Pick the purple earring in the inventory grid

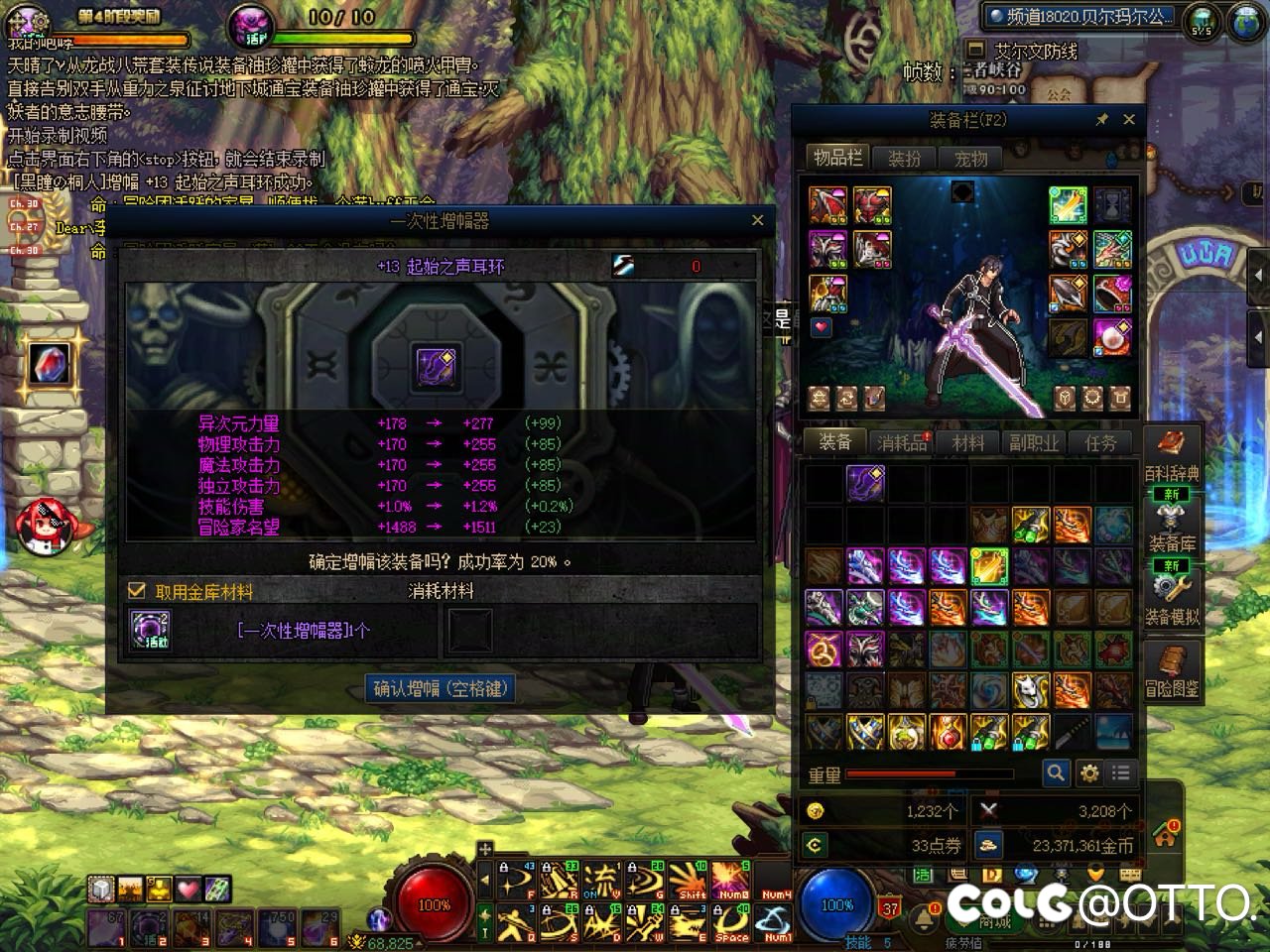tap(865, 484)
